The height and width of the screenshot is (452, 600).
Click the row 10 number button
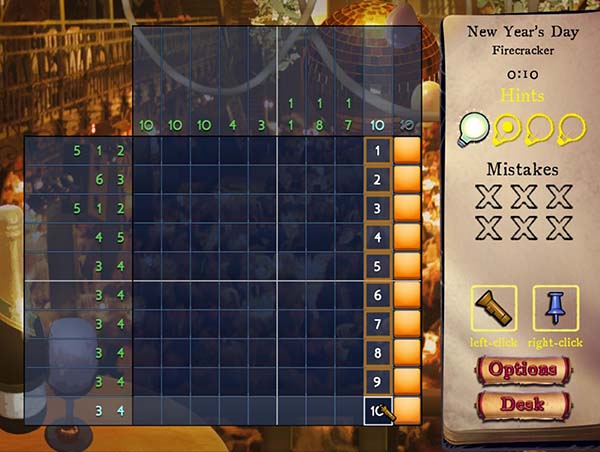(377, 411)
